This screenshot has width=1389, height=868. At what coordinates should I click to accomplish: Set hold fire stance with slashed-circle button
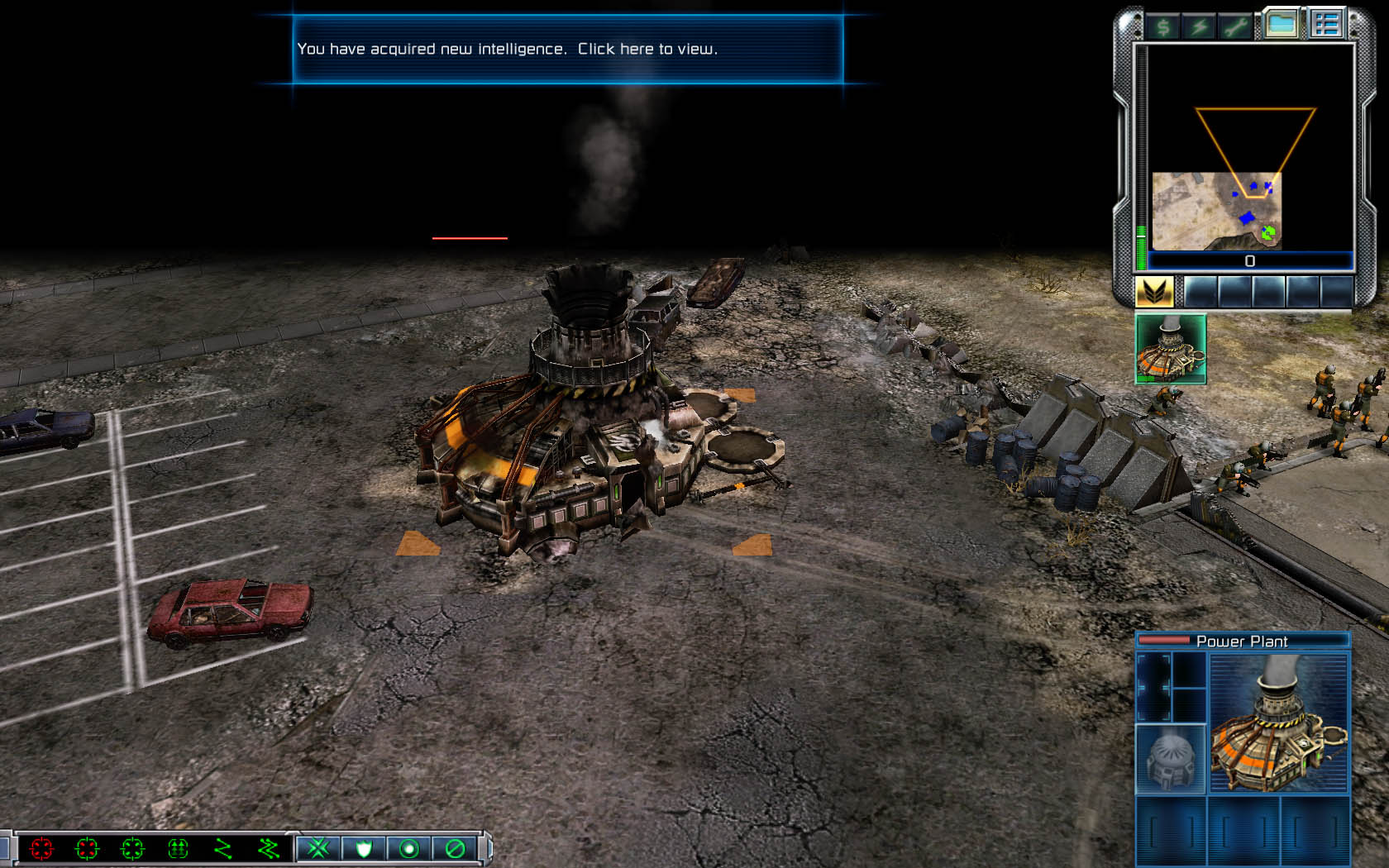[x=455, y=848]
